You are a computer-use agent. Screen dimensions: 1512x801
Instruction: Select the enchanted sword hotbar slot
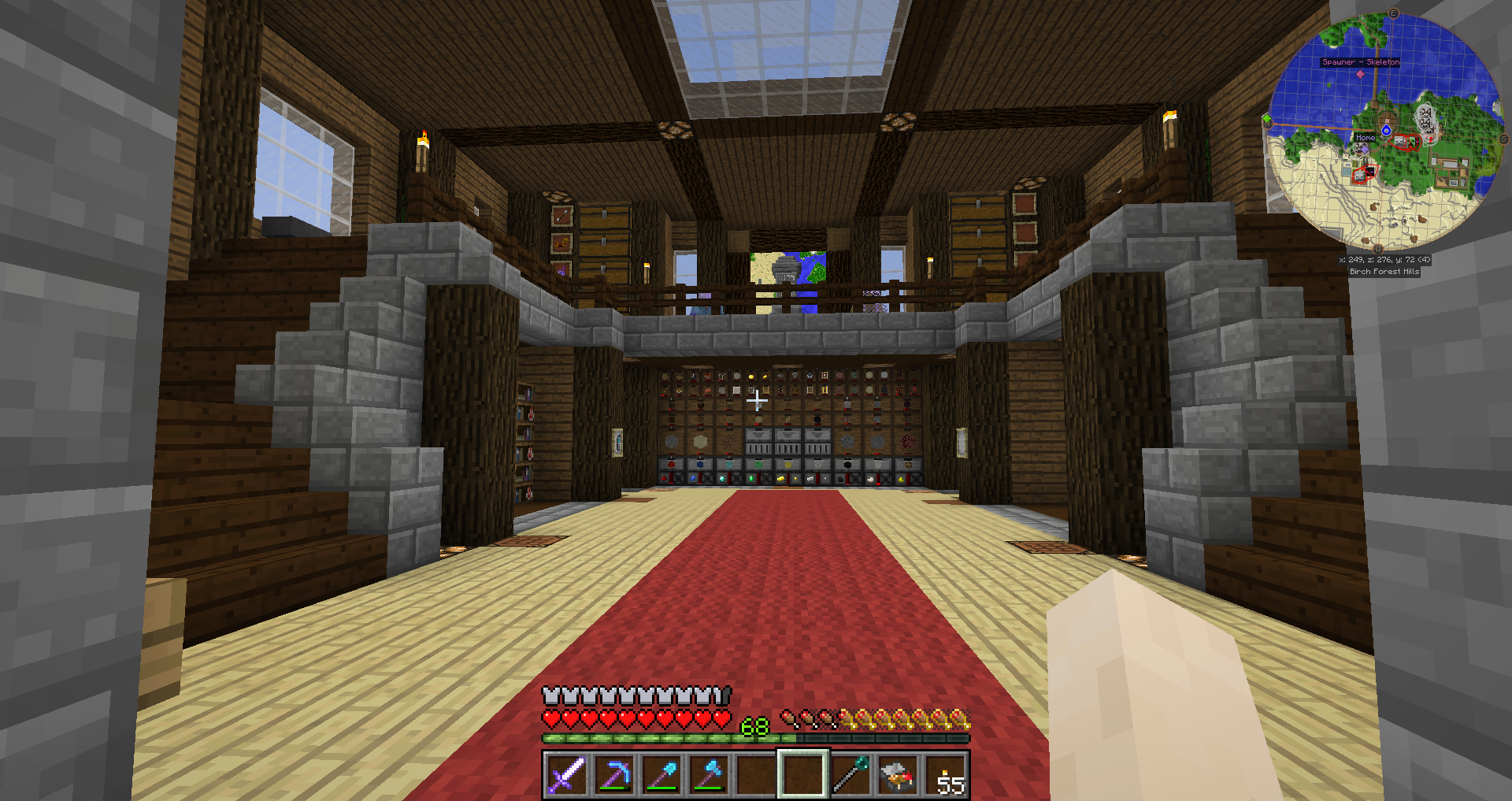click(x=566, y=774)
